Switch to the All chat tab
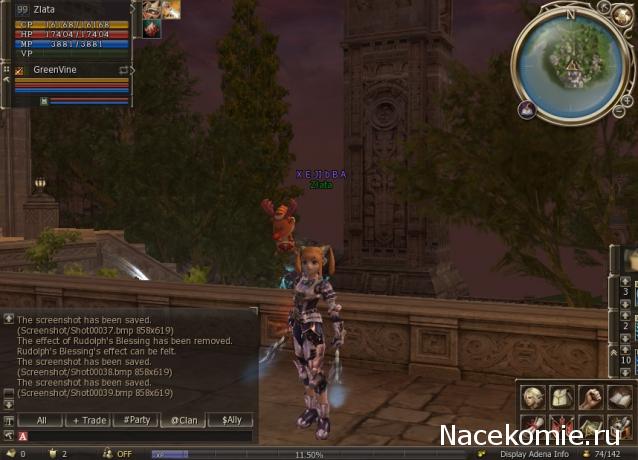This screenshot has height=460, width=638. coord(41,420)
